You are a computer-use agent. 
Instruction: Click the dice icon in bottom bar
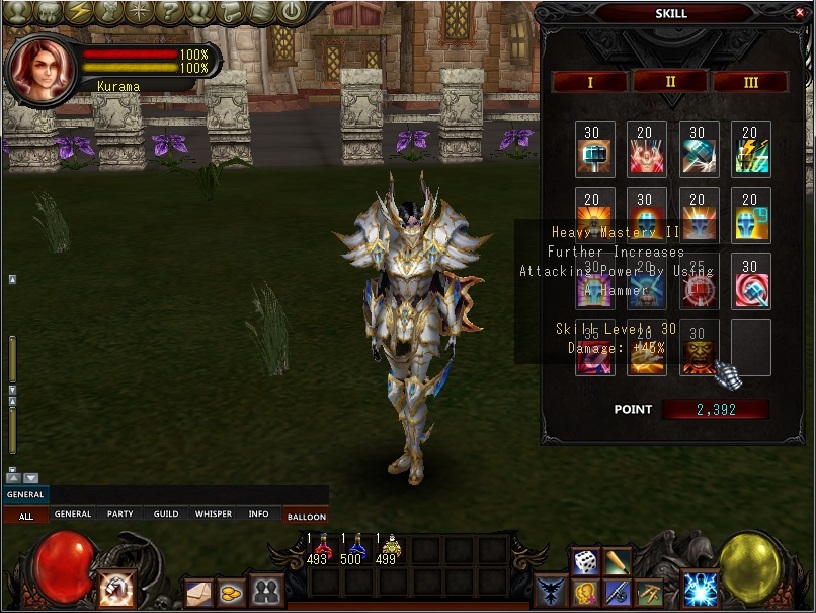coord(584,561)
